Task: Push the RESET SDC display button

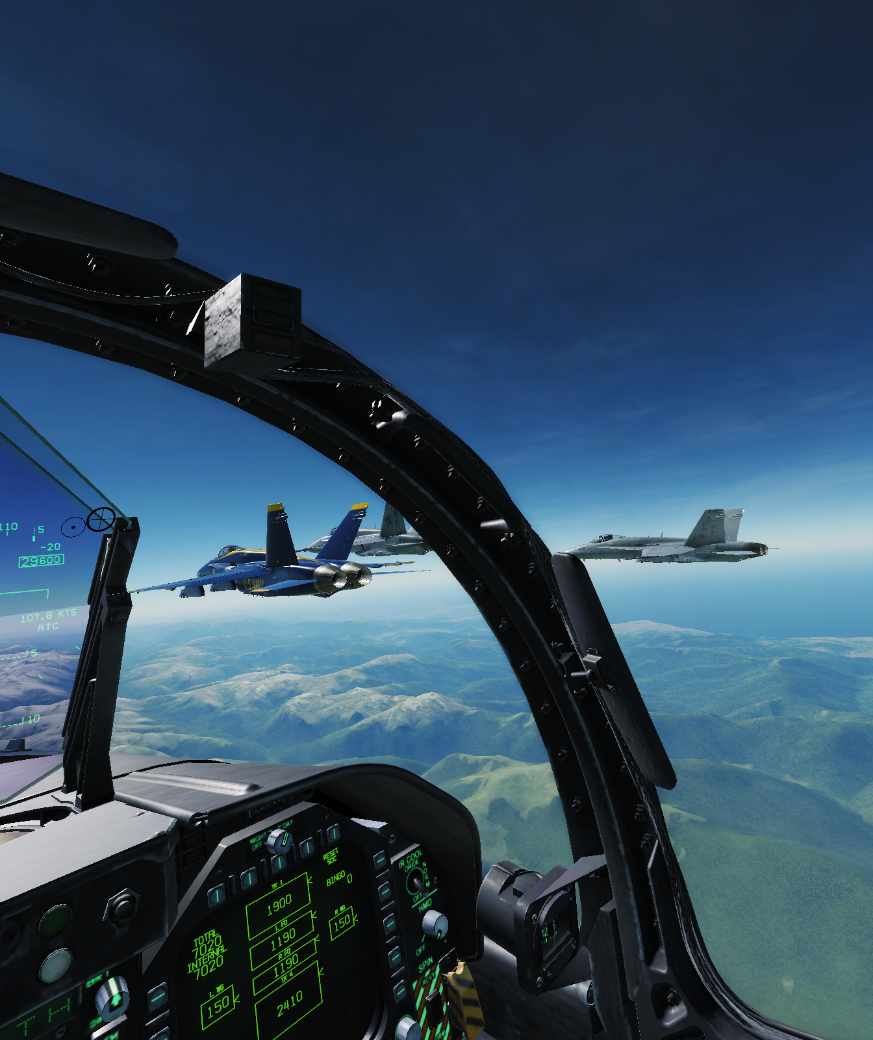Action: [x=332, y=833]
